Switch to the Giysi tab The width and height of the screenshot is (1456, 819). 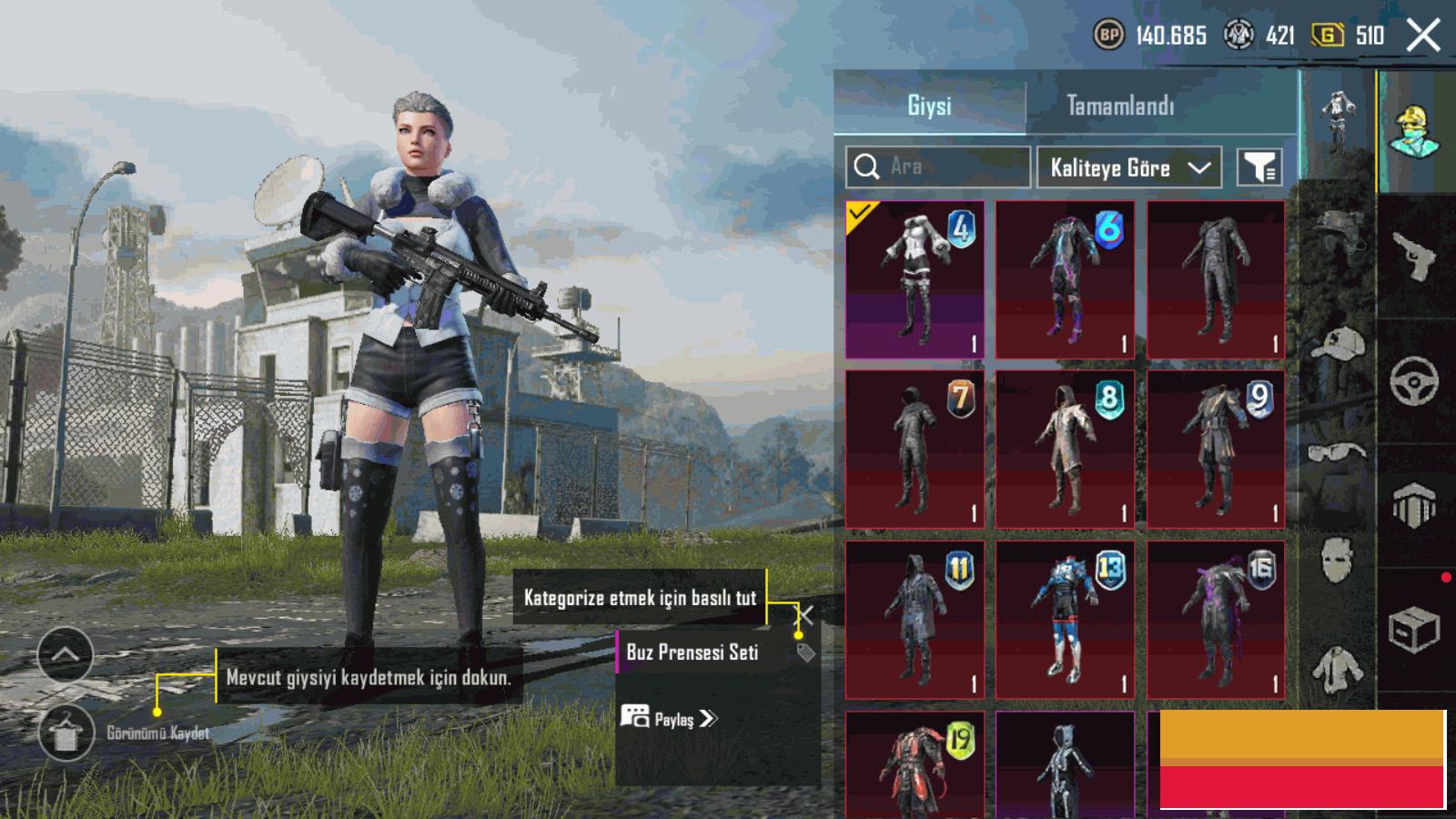coord(929,106)
